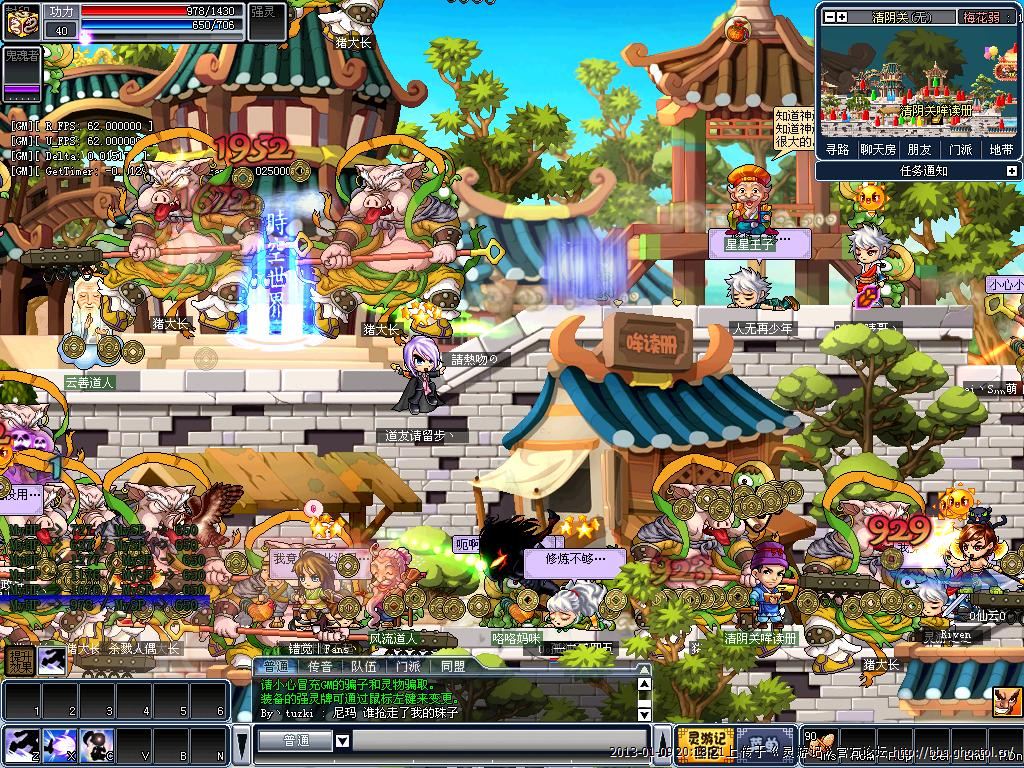Image resolution: width=1024 pixels, height=768 pixels.
Task: Switch to the 同盟 alliance chat tab
Action: pyautogui.click(x=452, y=666)
